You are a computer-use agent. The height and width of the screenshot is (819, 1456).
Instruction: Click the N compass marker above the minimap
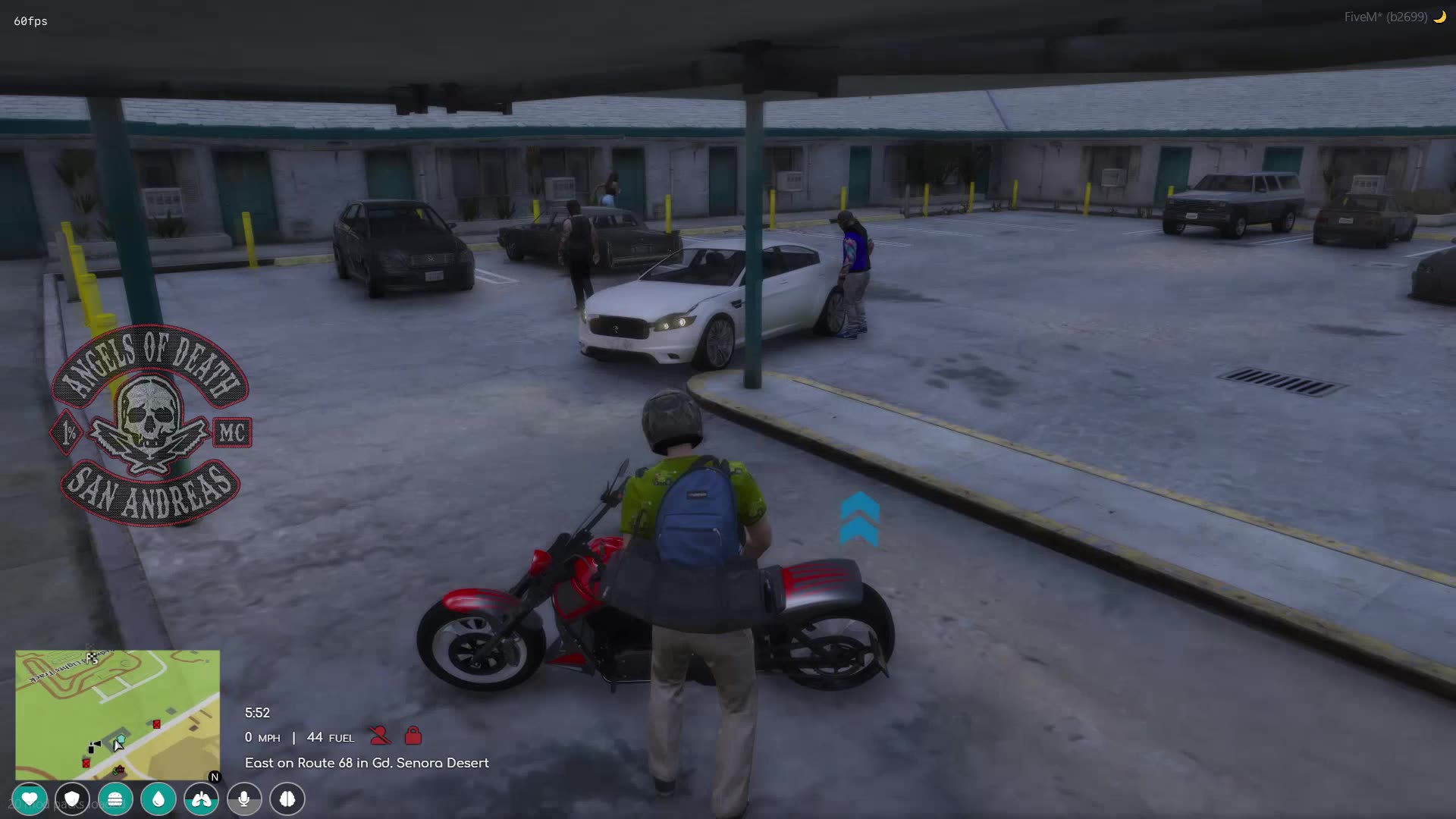tap(214, 776)
